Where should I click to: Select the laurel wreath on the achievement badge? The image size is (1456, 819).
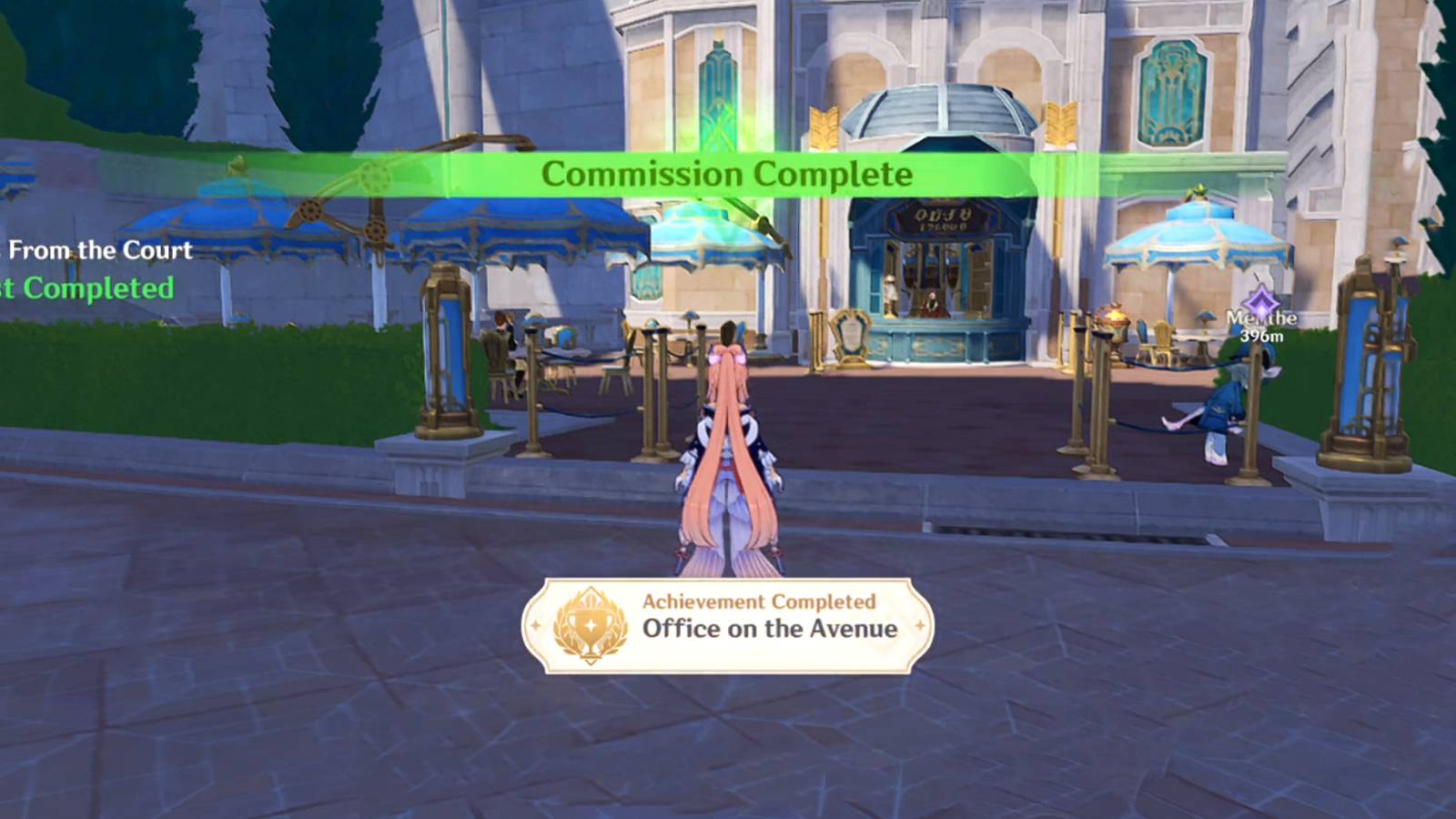[x=566, y=639]
